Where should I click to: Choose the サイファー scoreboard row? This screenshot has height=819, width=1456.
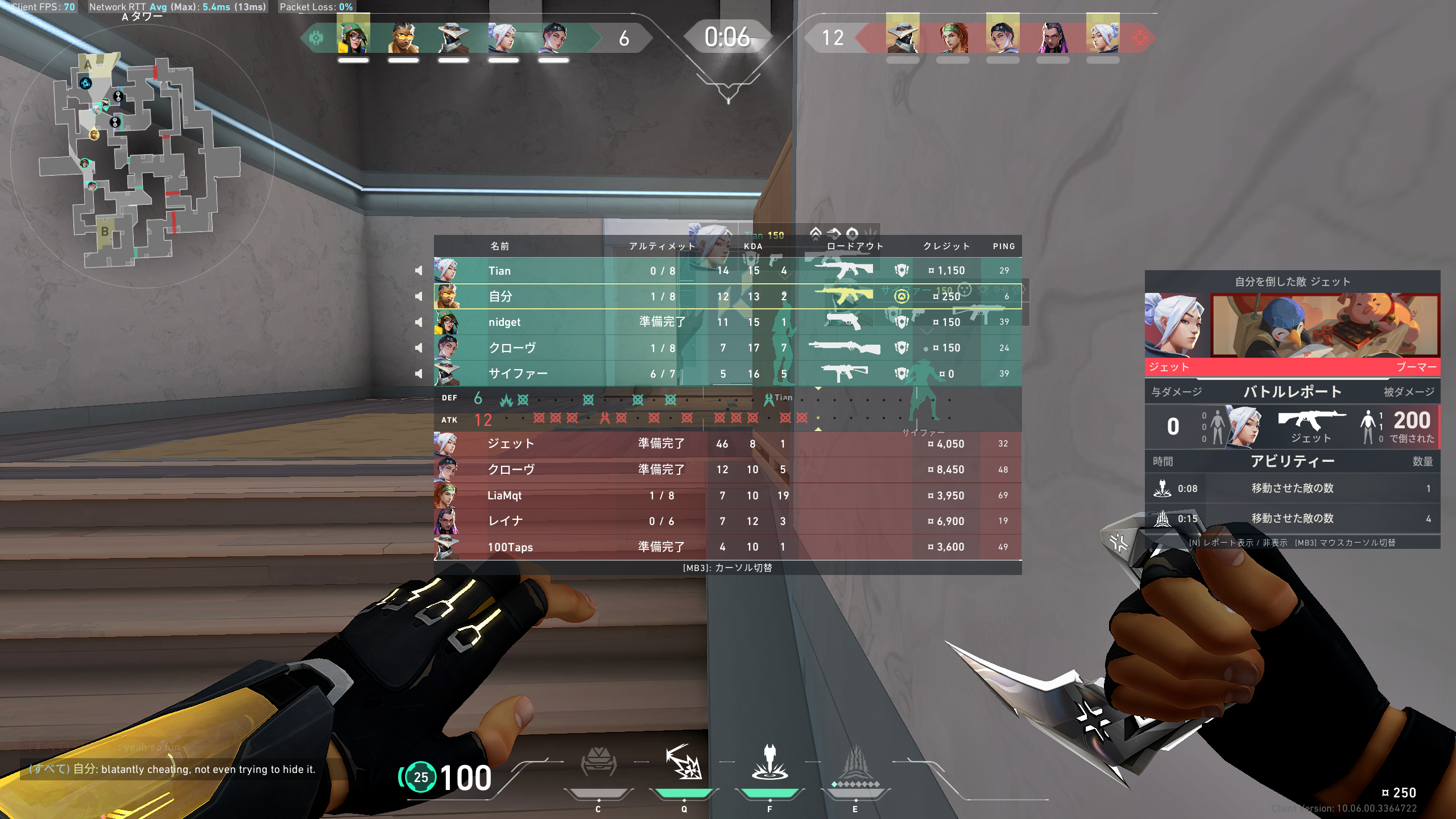728,374
